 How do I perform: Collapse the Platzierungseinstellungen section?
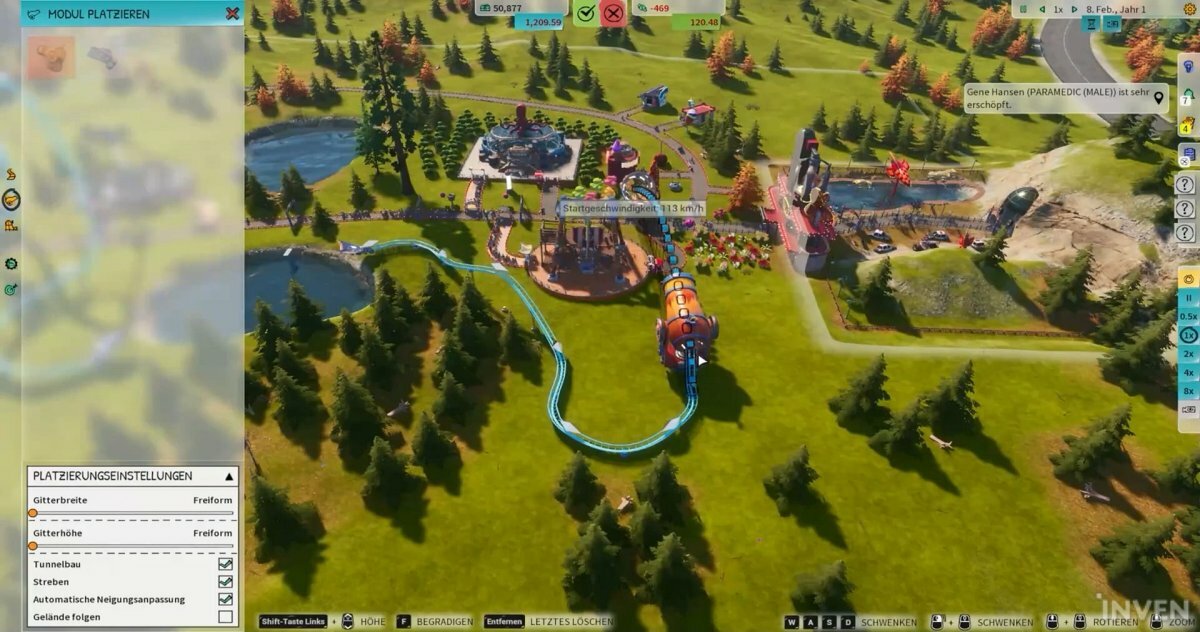(x=228, y=476)
